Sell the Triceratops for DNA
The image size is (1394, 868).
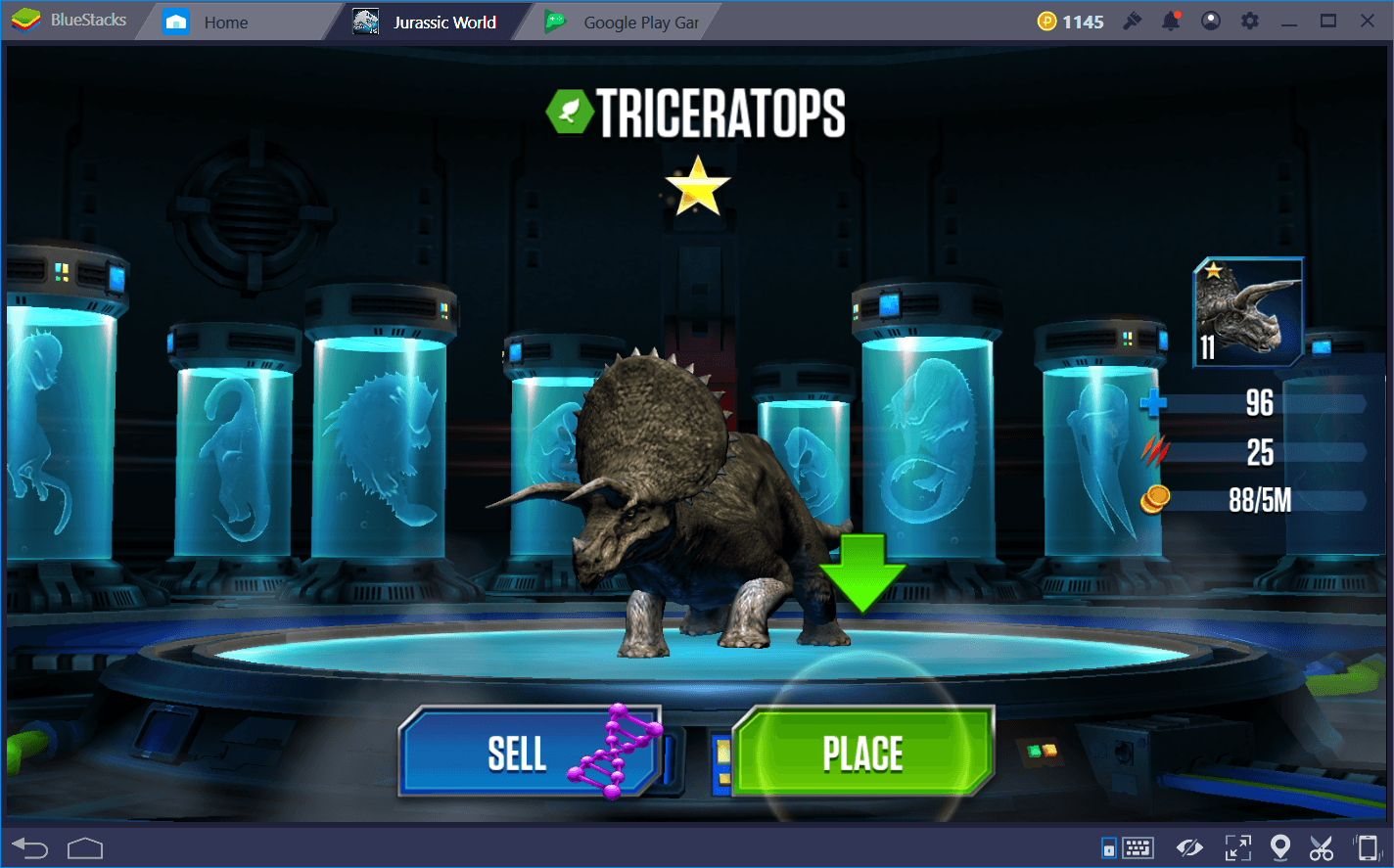518,754
